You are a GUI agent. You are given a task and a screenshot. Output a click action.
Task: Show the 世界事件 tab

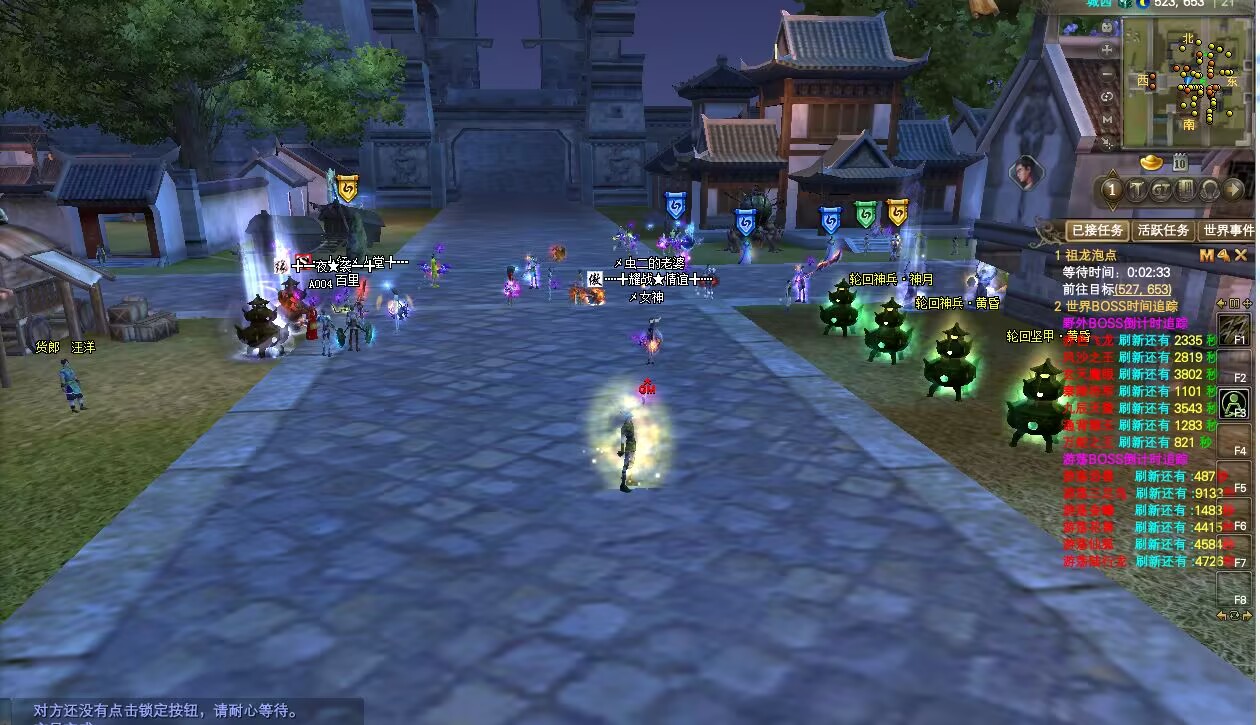click(1227, 231)
